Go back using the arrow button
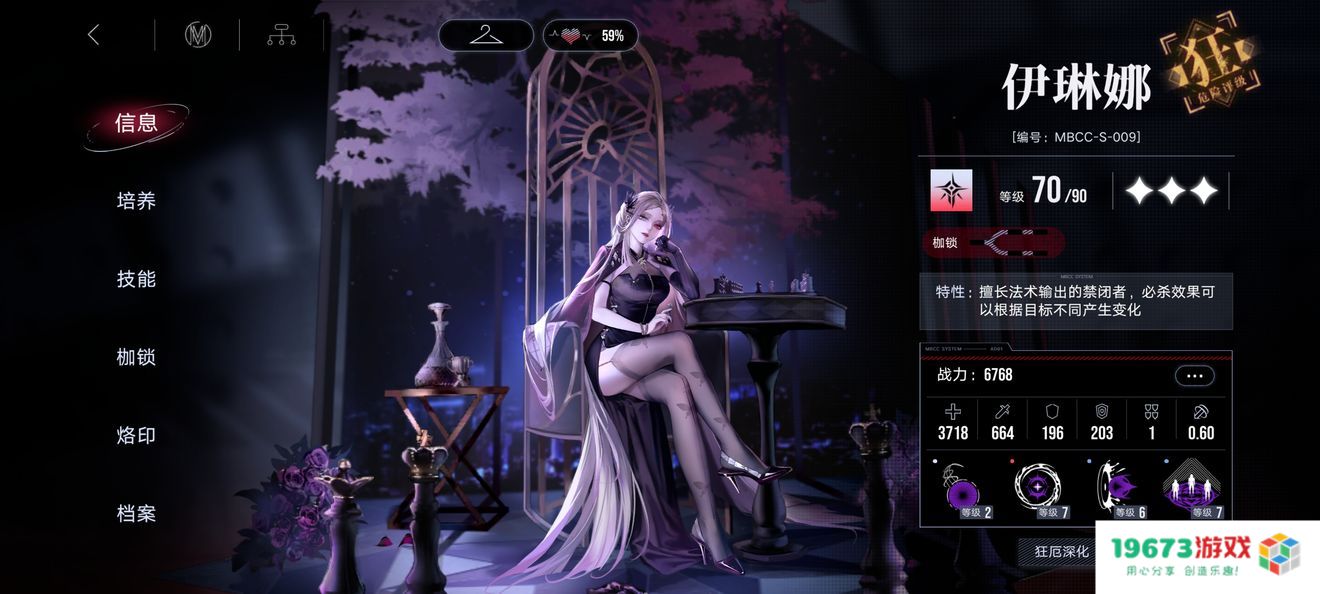The height and width of the screenshot is (594, 1320). coord(94,35)
